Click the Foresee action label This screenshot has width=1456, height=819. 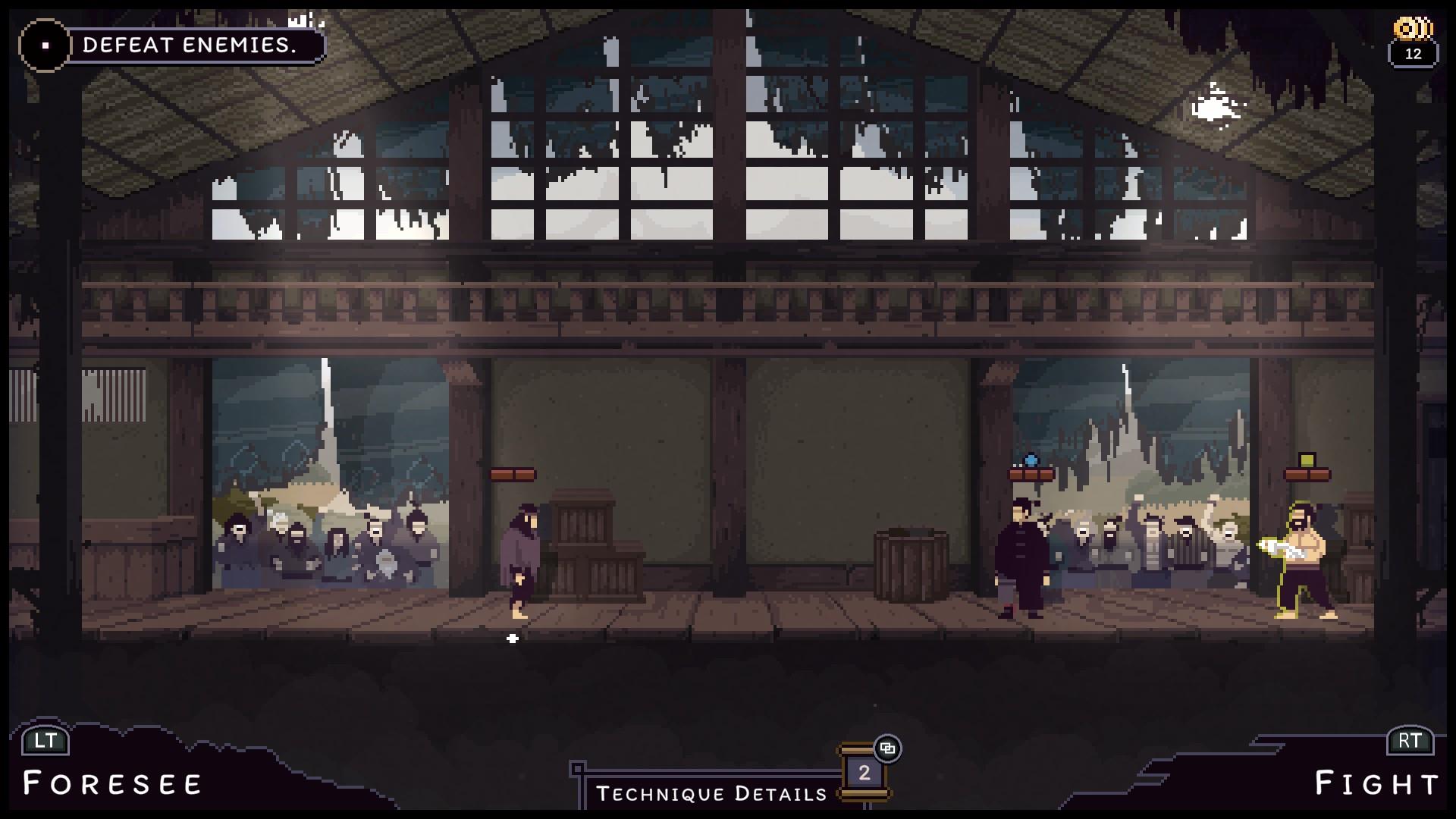pyautogui.click(x=113, y=783)
